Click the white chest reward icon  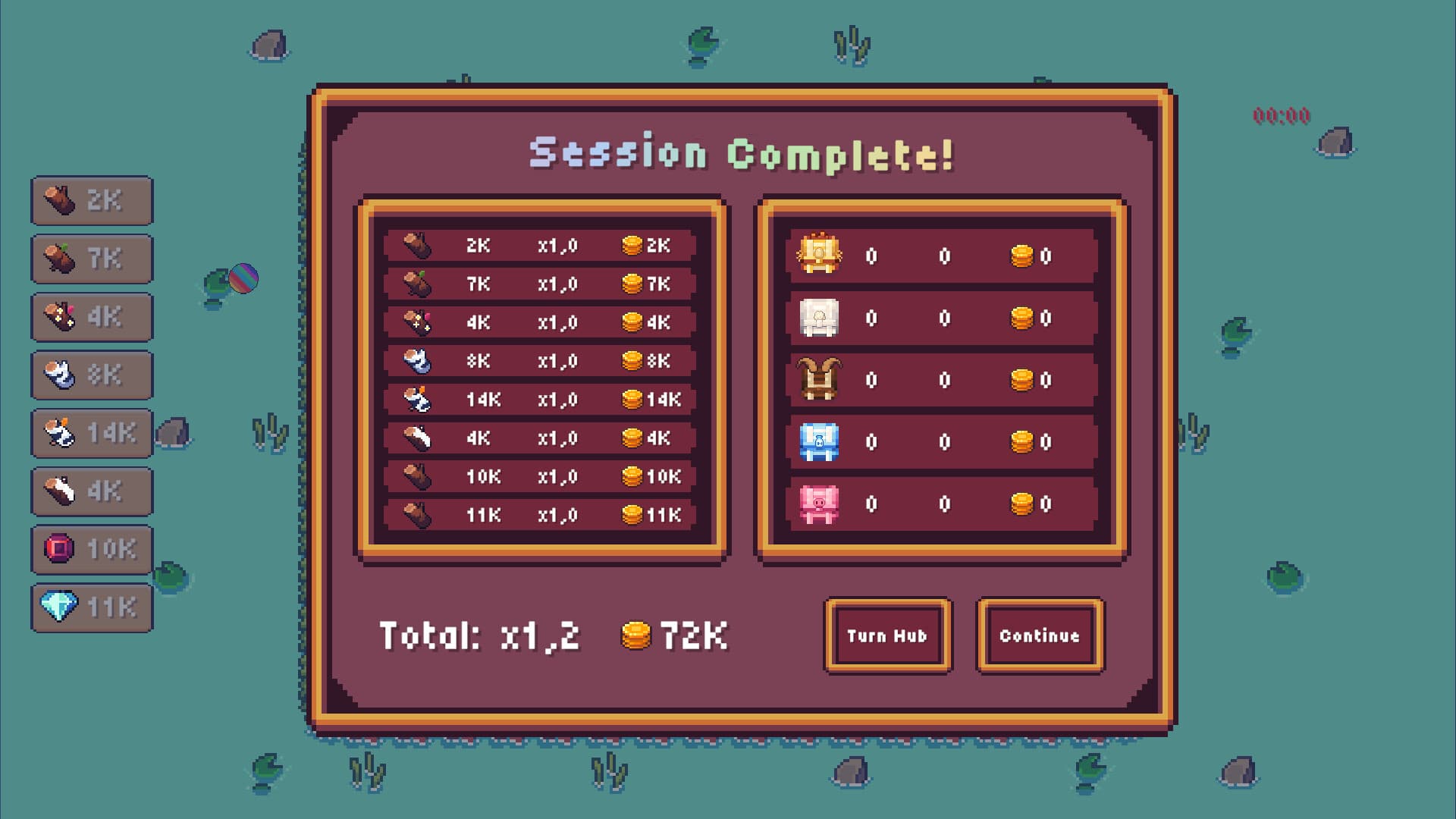[x=819, y=318]
